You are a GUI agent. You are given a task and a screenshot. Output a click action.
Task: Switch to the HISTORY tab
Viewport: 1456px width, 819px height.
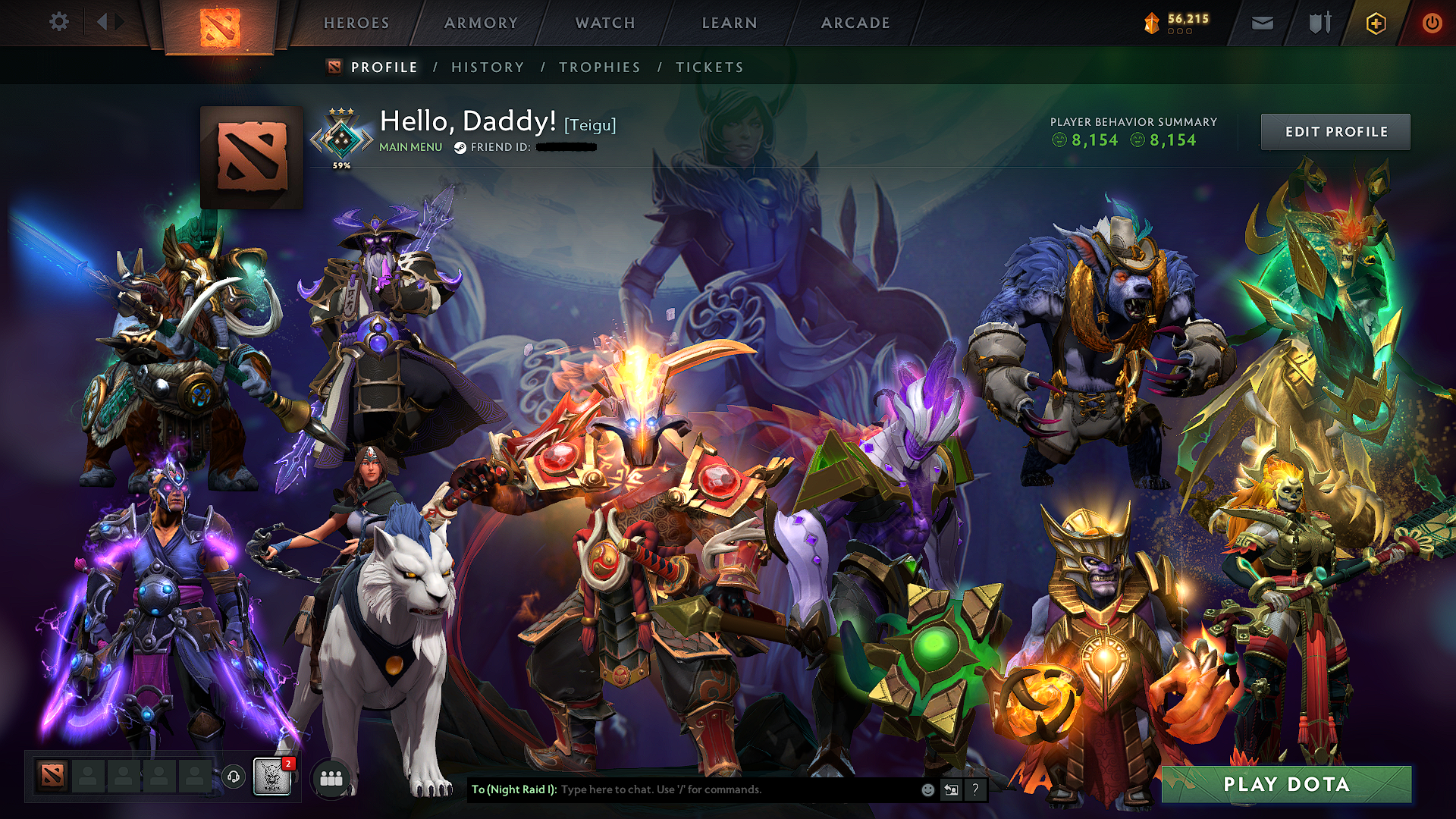[487, 67]
